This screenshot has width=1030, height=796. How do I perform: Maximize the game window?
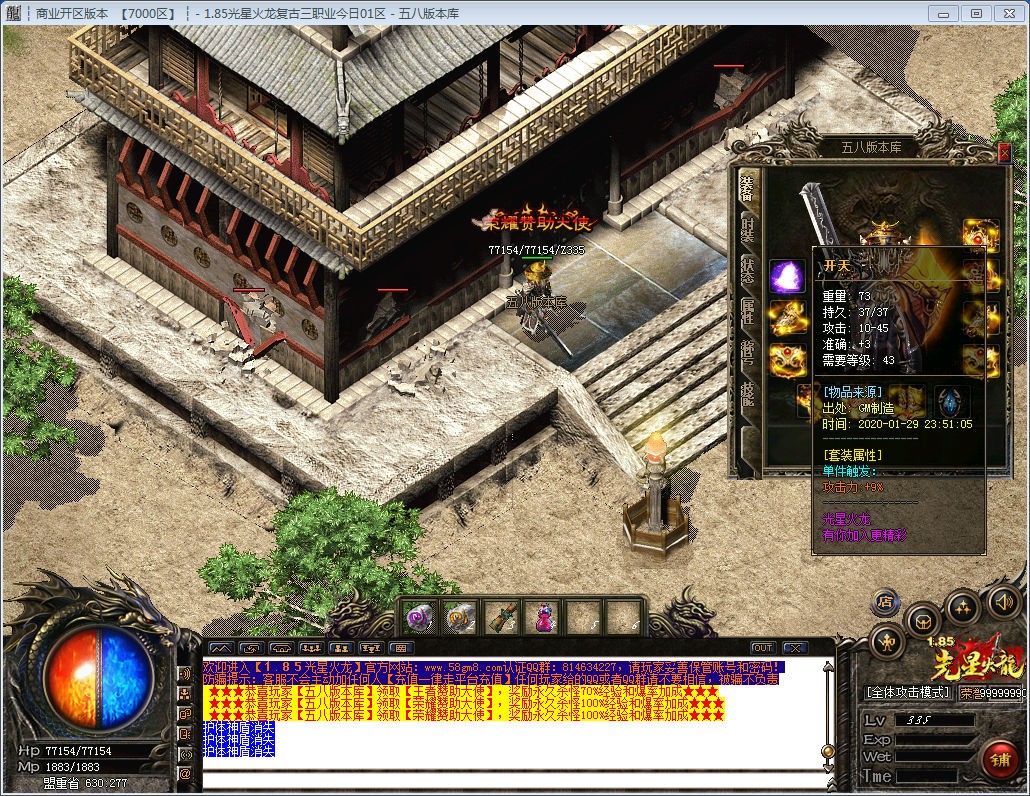click(977, 13)
